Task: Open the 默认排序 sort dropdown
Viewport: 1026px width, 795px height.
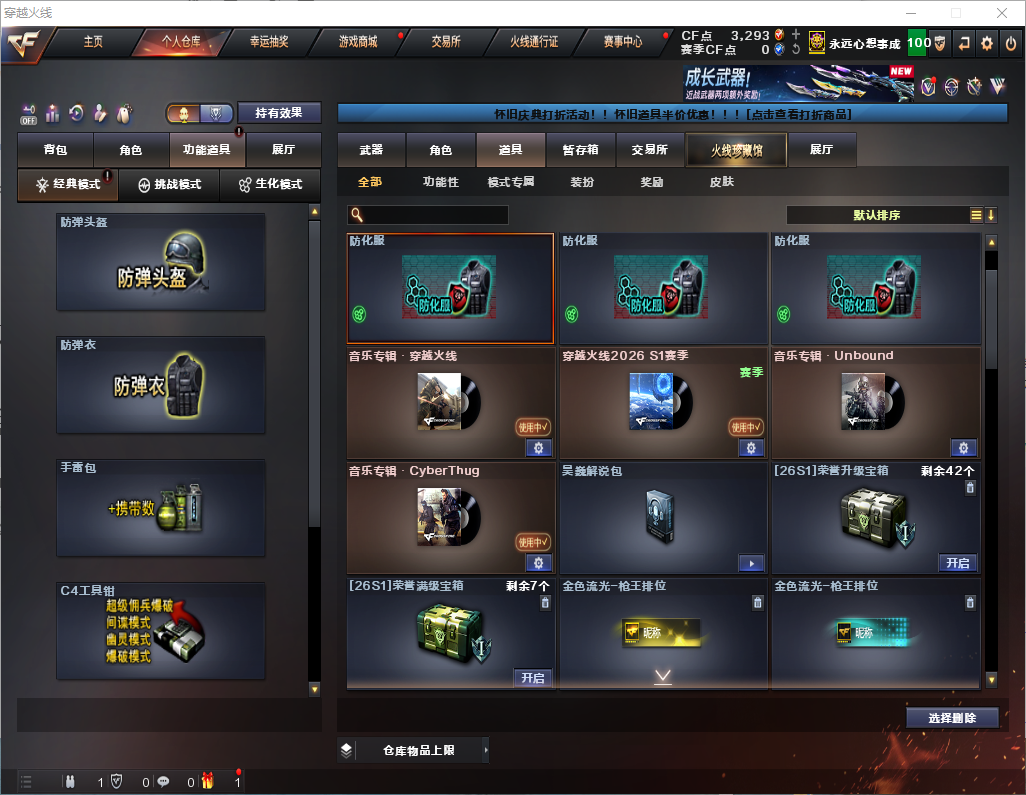Action: 875,215
